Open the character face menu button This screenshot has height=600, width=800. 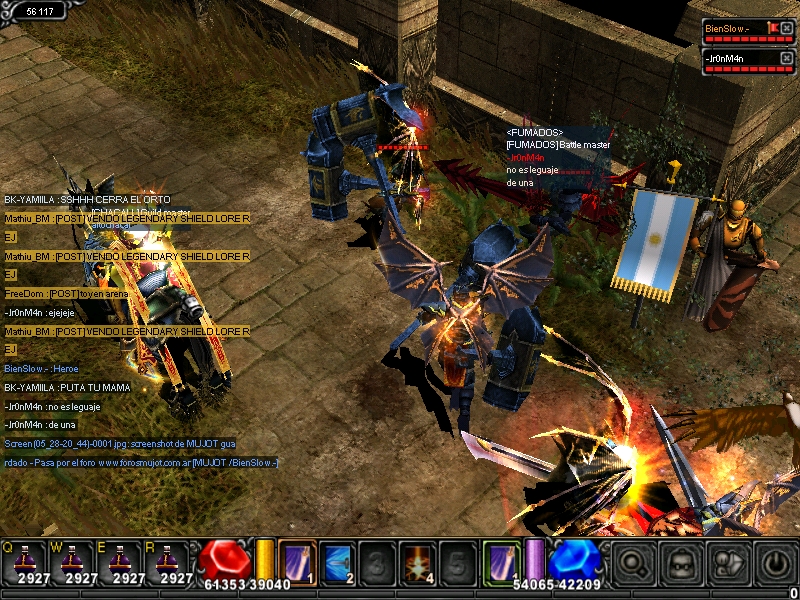(x=680, y=563)
